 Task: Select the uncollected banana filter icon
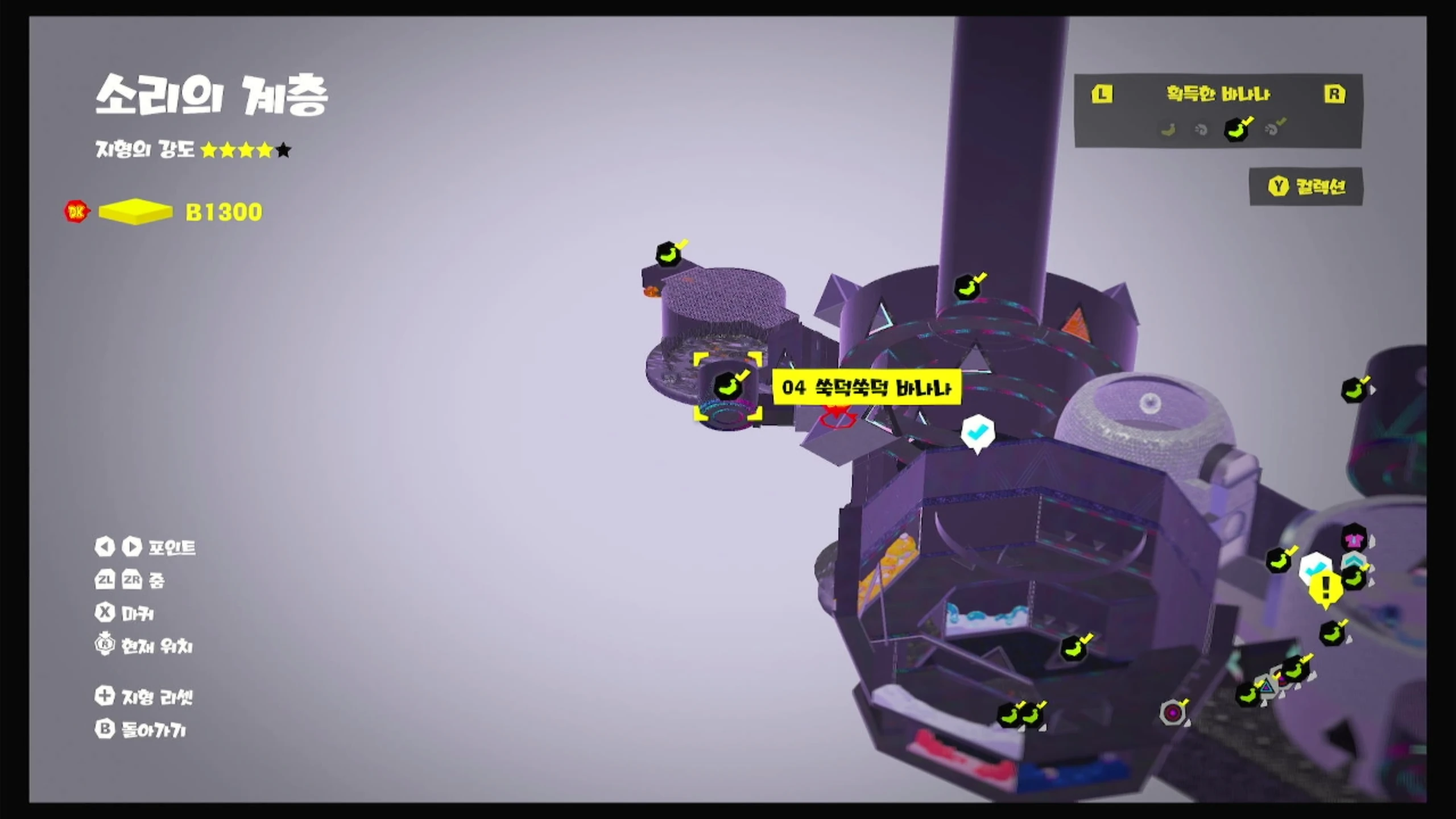[x=1168, y=130]
